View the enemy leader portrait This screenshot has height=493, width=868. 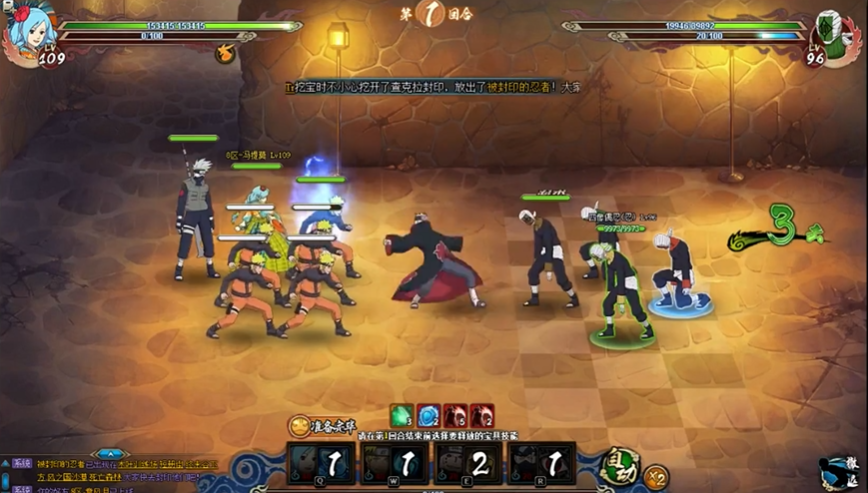[836, 34]
